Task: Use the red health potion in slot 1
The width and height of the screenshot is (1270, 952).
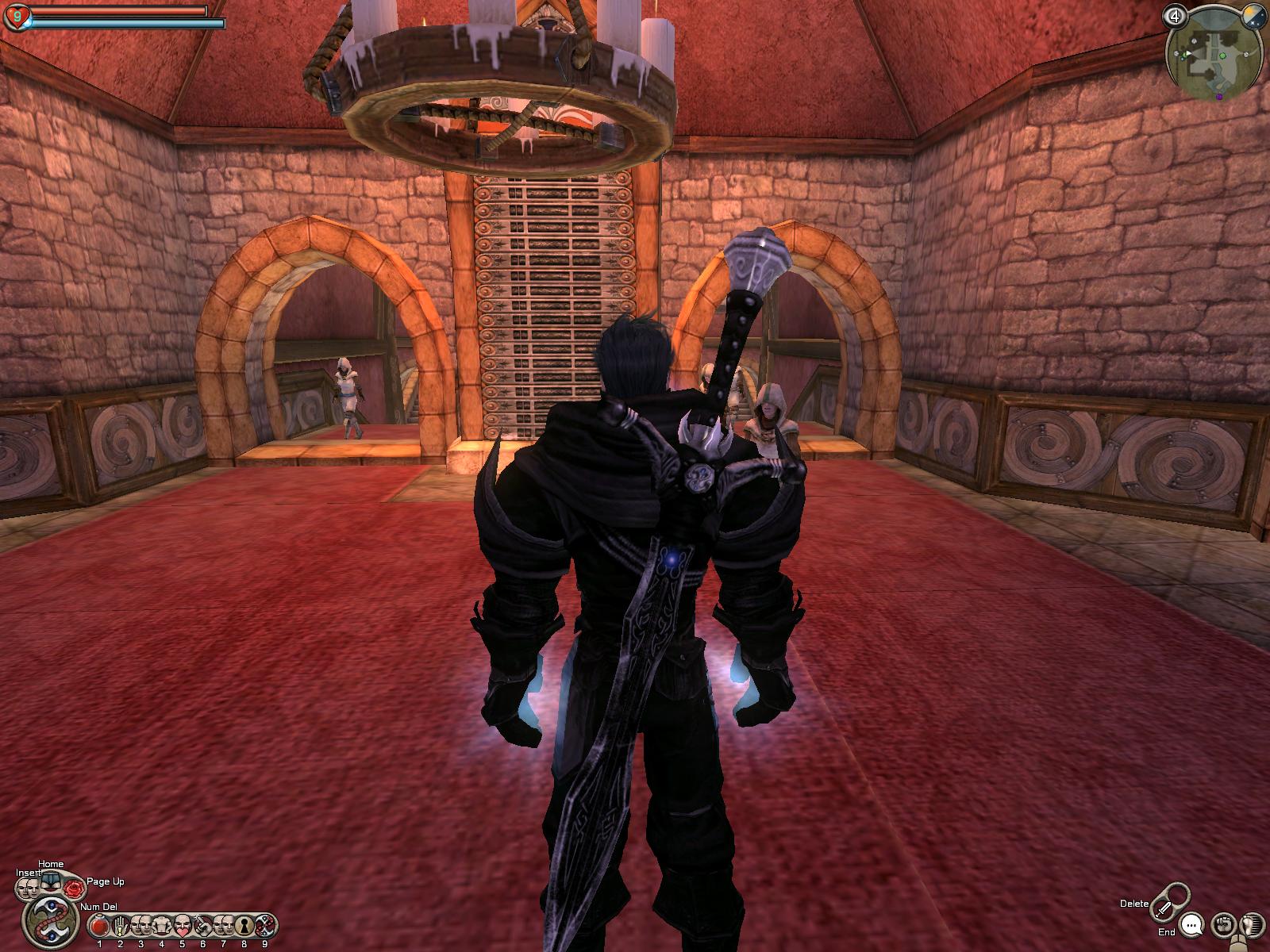Action: click(x=99, y=925)
